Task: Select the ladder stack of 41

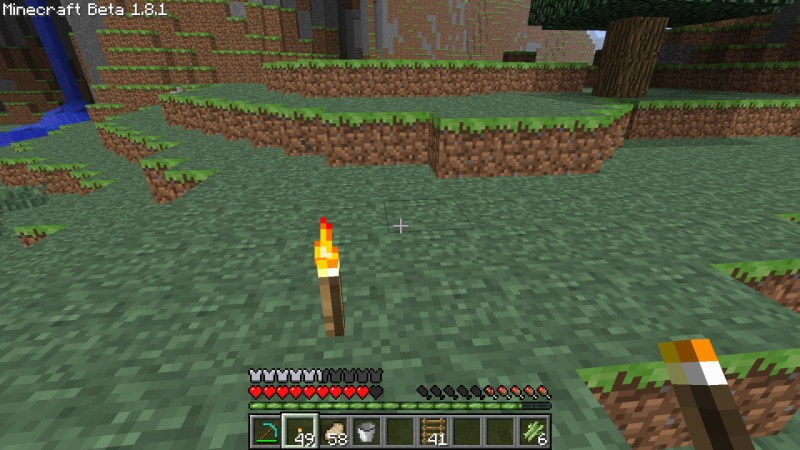Action: coord(433,431)
